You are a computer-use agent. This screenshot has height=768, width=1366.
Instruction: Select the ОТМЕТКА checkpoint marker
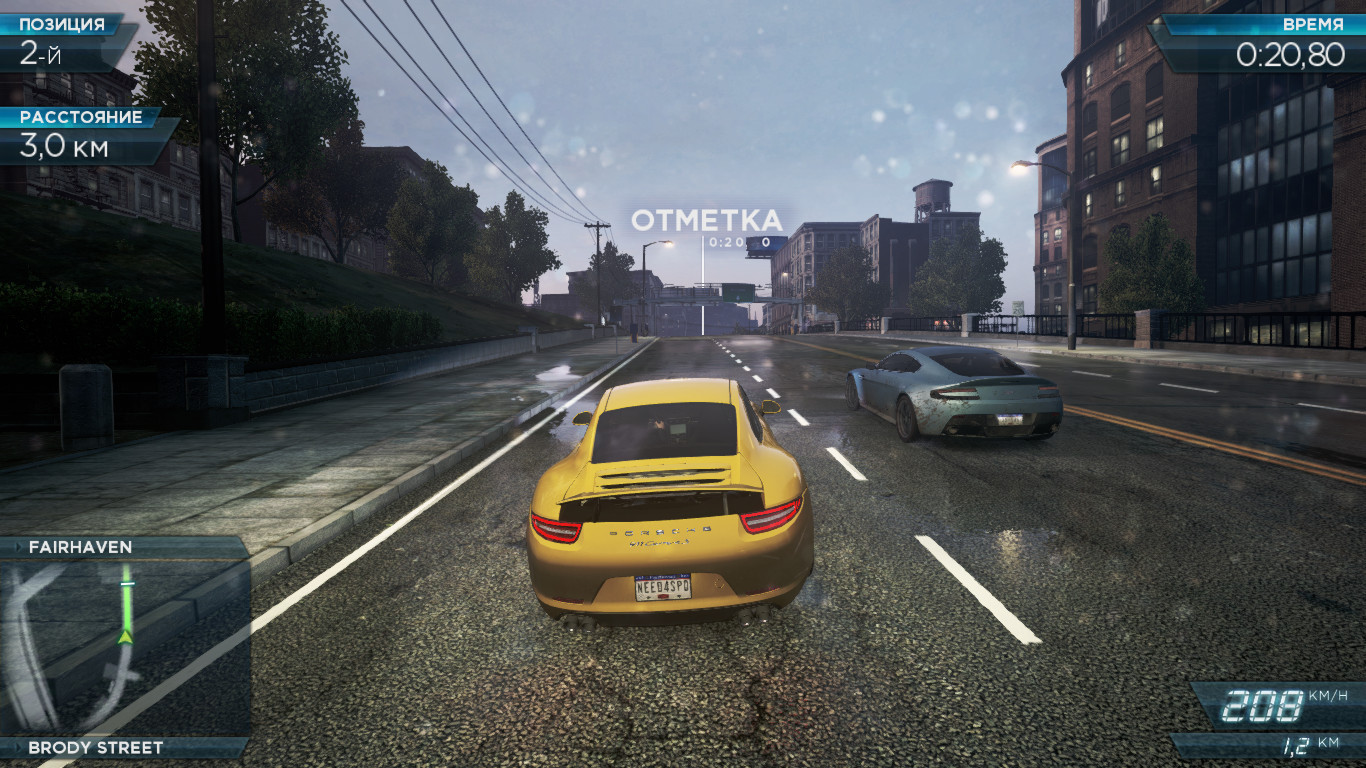click(x=706, y=221)
